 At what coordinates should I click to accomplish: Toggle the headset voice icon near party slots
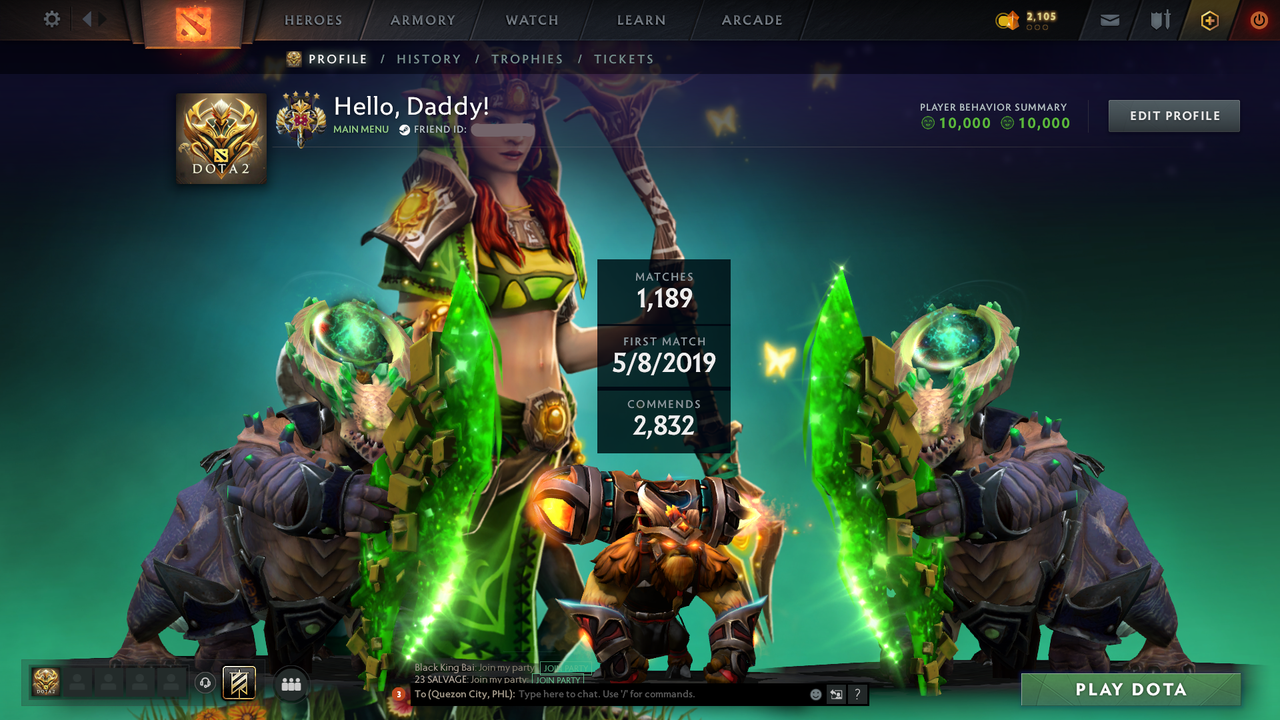[x=207, y=682]
